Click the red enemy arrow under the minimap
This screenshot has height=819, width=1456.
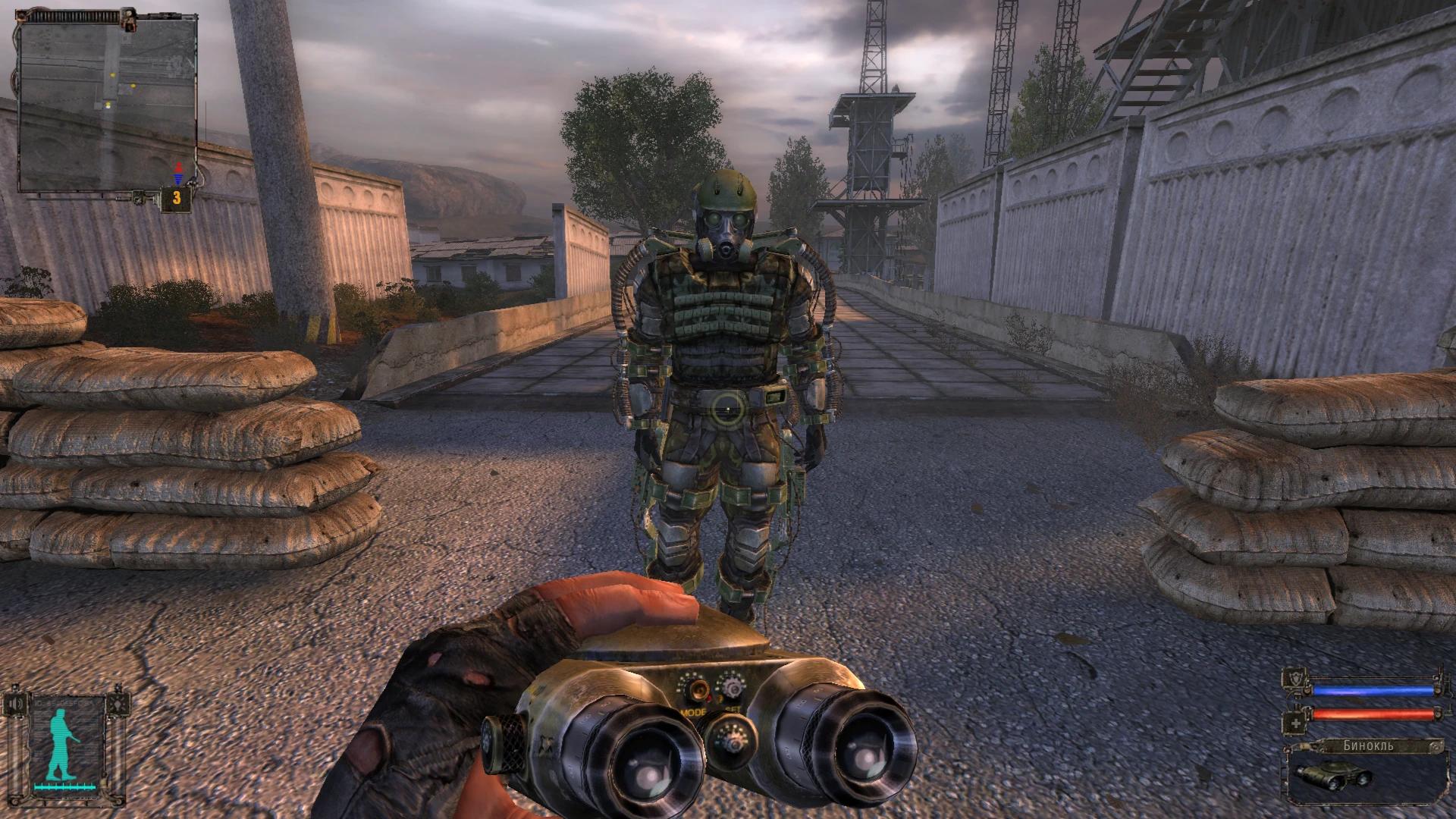pos(179,168)
